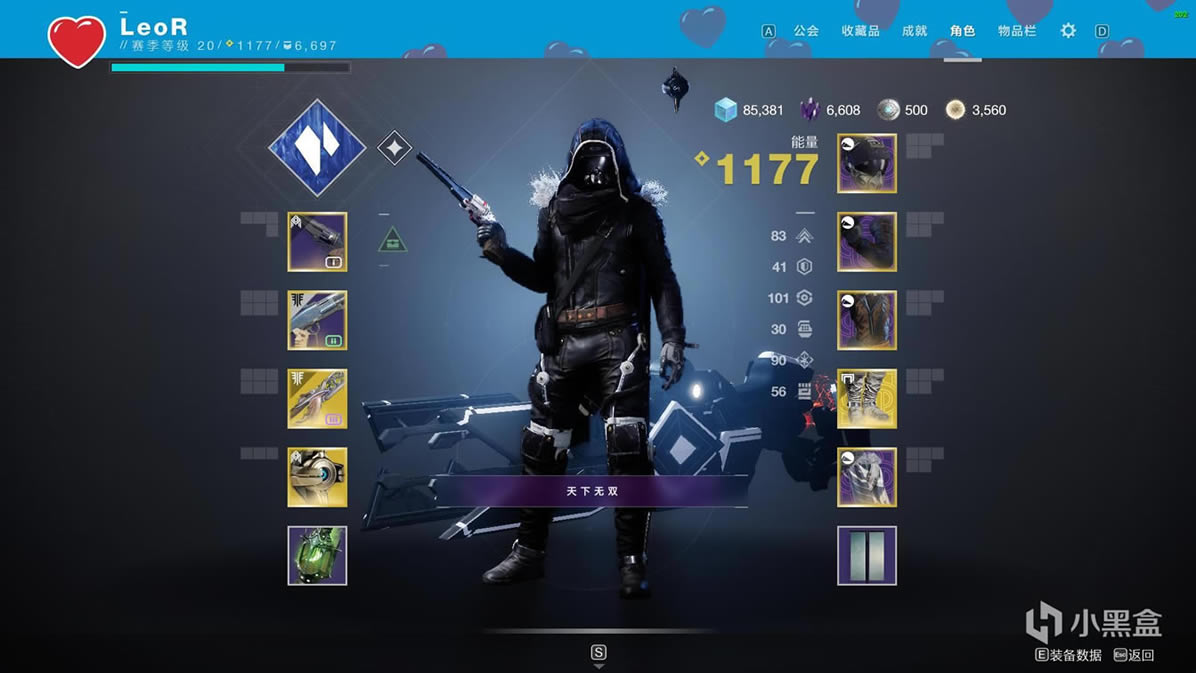Viewport: 1196px width, 673px height.
Task: Open the Ghost shell equipment slot
Action: tap(317, 477)
